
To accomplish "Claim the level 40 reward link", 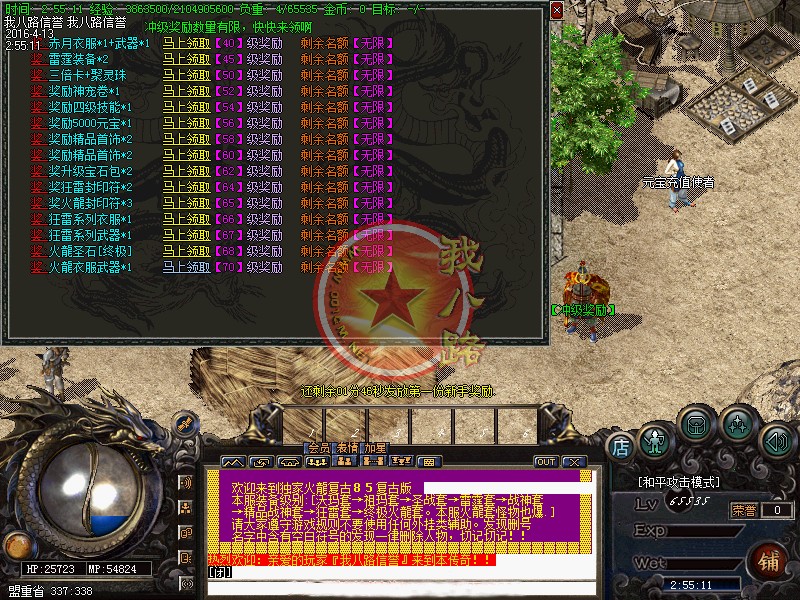I will point(186,44).
